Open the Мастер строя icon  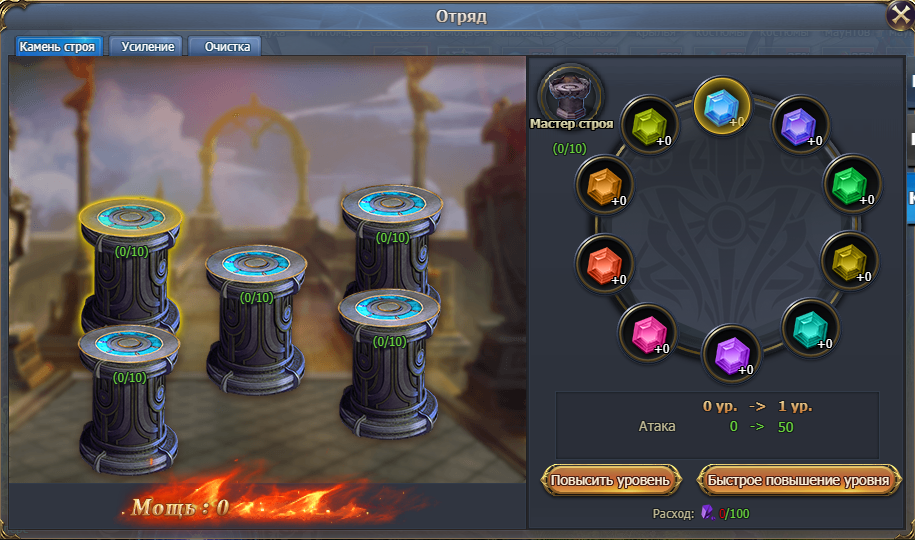click(571, 95)
